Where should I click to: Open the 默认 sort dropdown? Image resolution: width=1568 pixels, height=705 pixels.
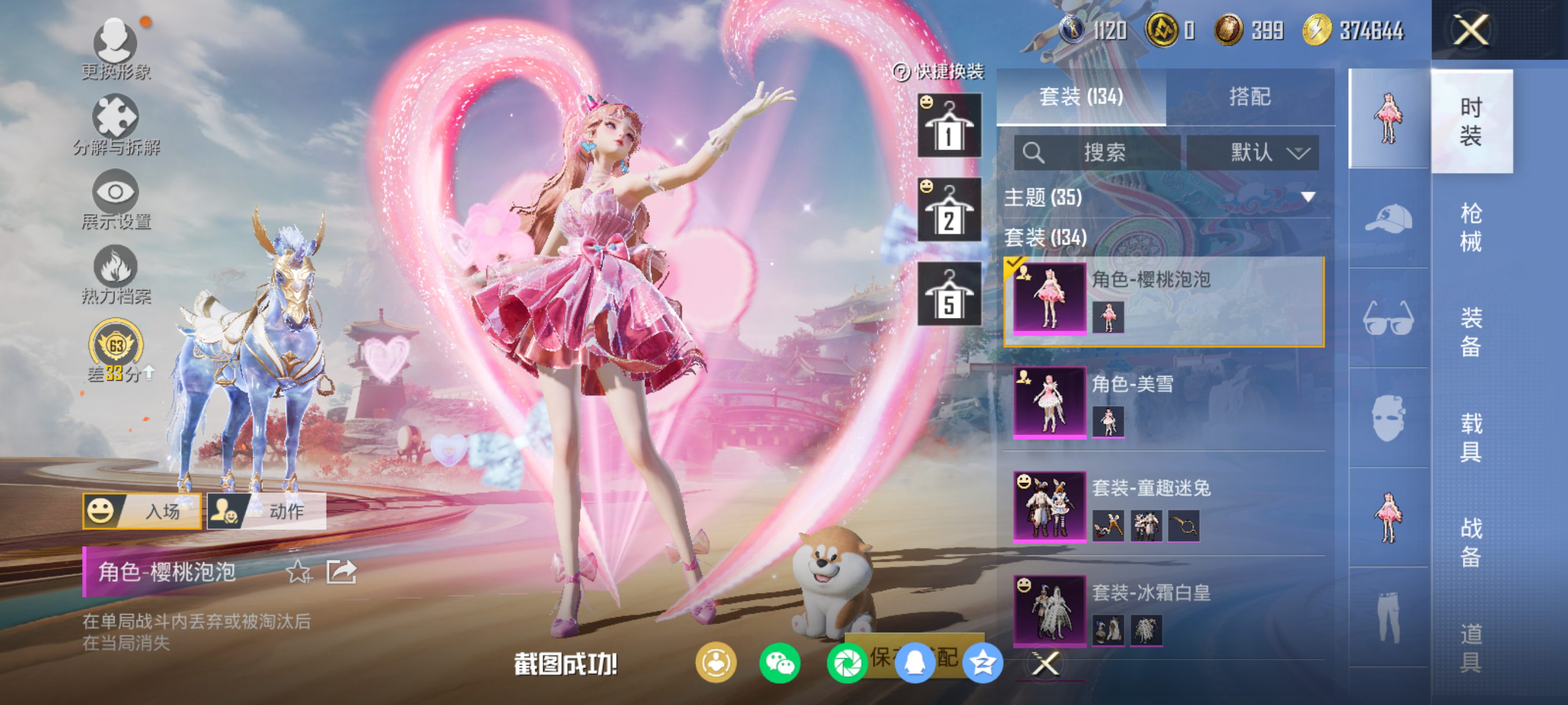[1253, 152]
